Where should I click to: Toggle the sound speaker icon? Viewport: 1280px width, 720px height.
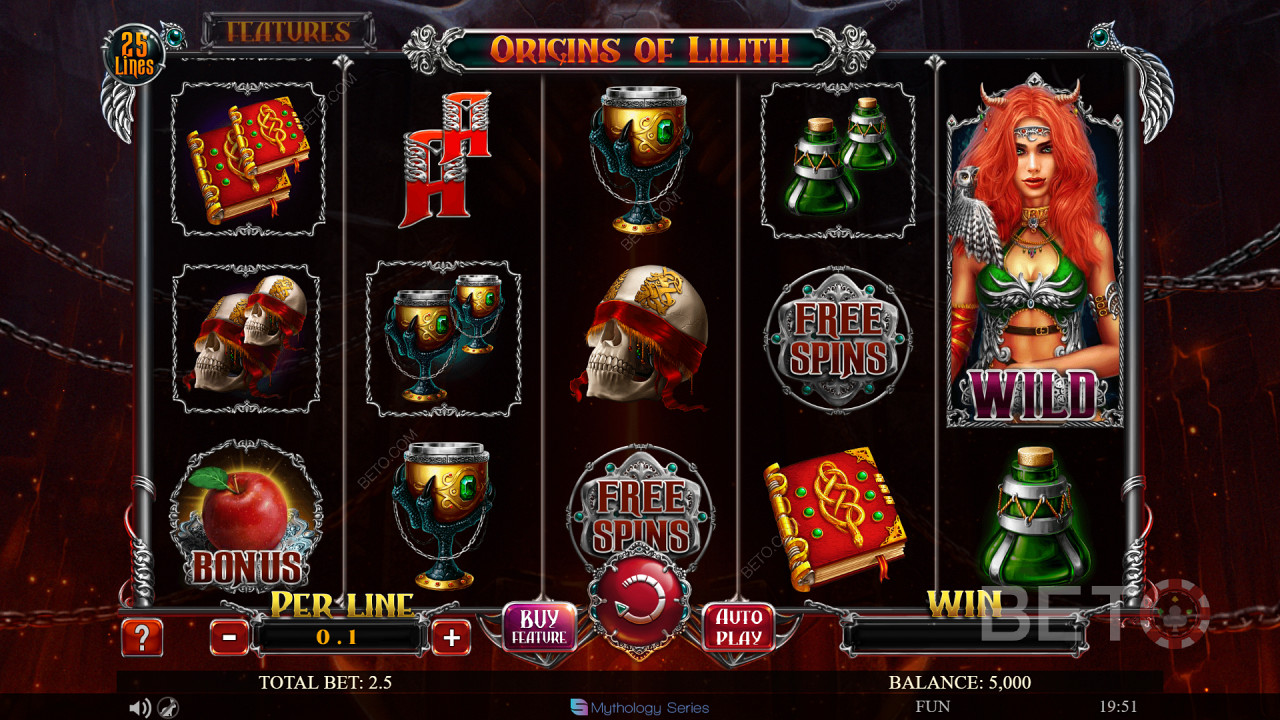pyautogui.click(x=140, y=708)
